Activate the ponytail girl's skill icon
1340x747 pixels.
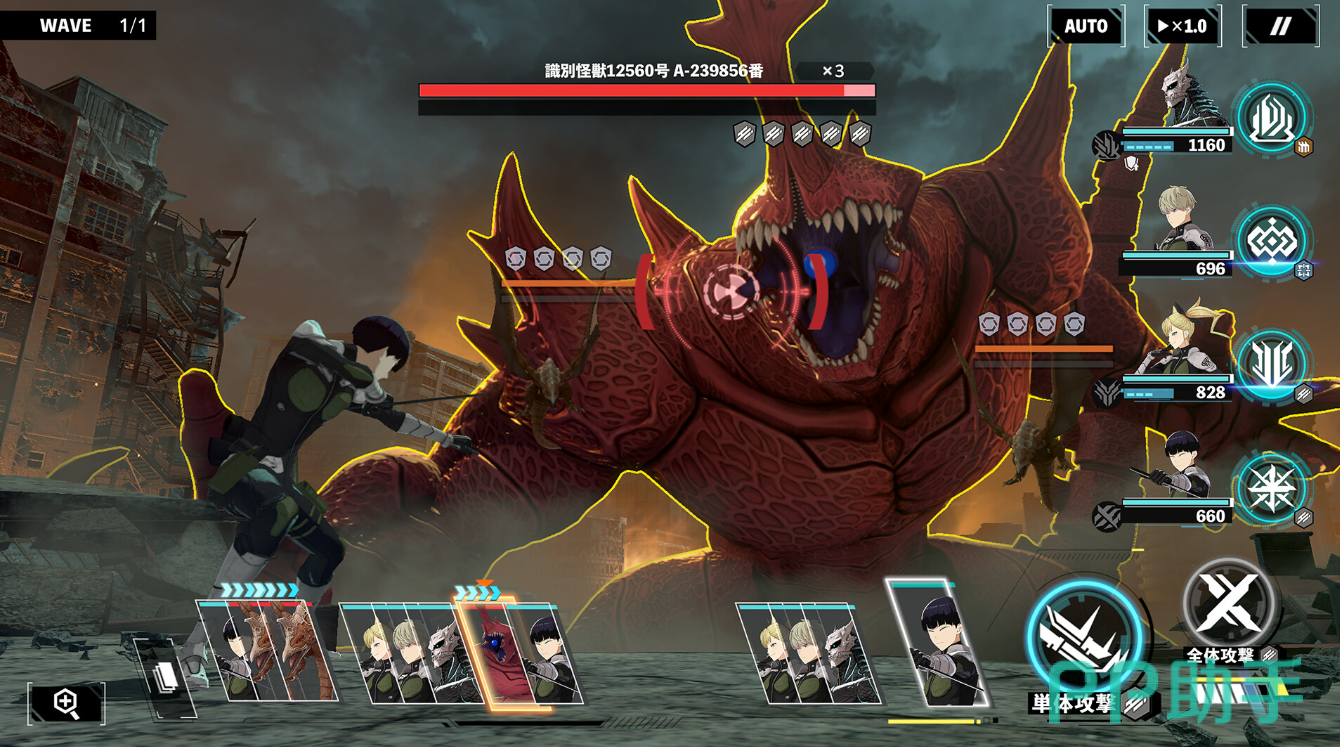click(1271, 364)
